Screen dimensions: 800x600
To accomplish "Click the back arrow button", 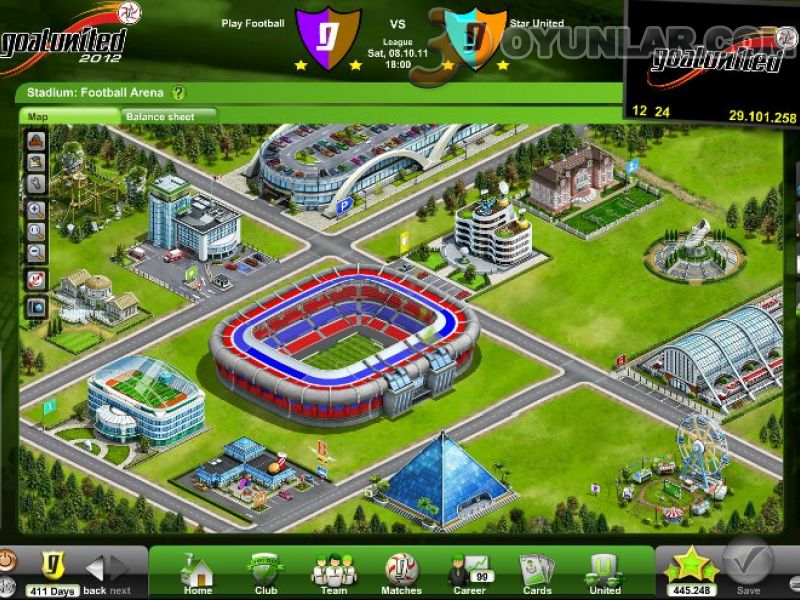I will (x=96, y=569).
